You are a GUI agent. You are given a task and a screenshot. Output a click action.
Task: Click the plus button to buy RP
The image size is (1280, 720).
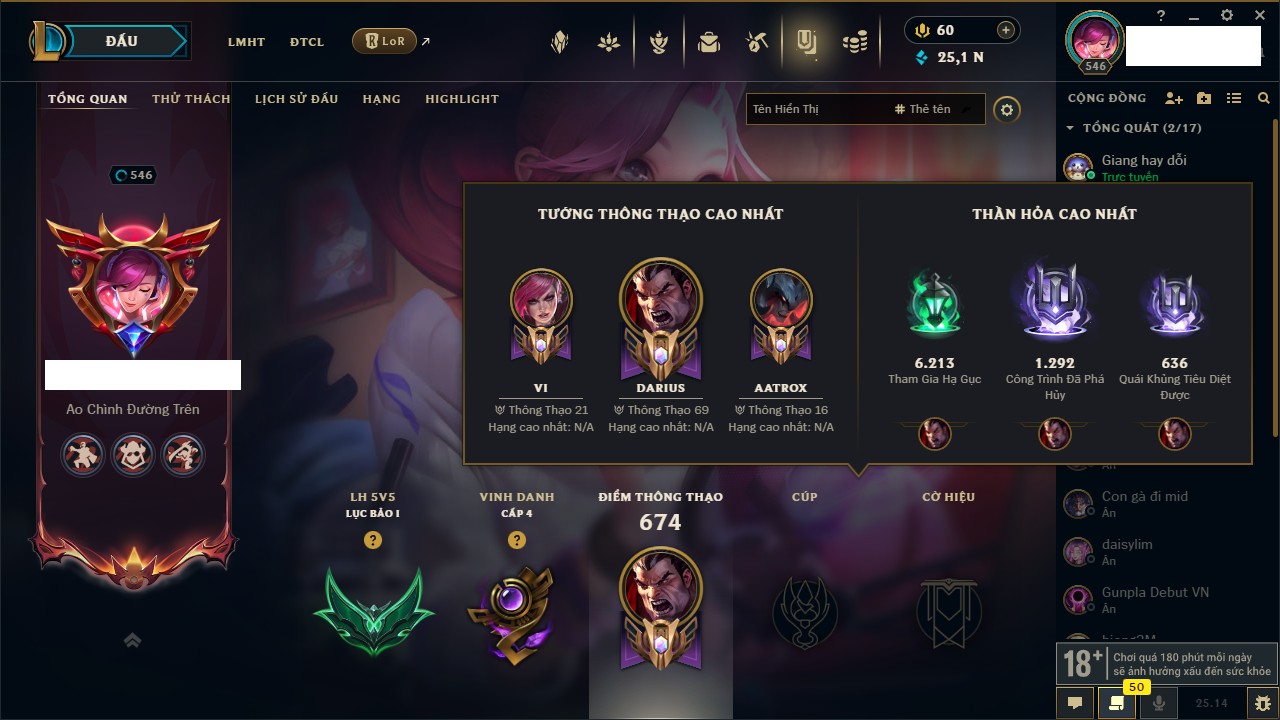point(1006,30)
